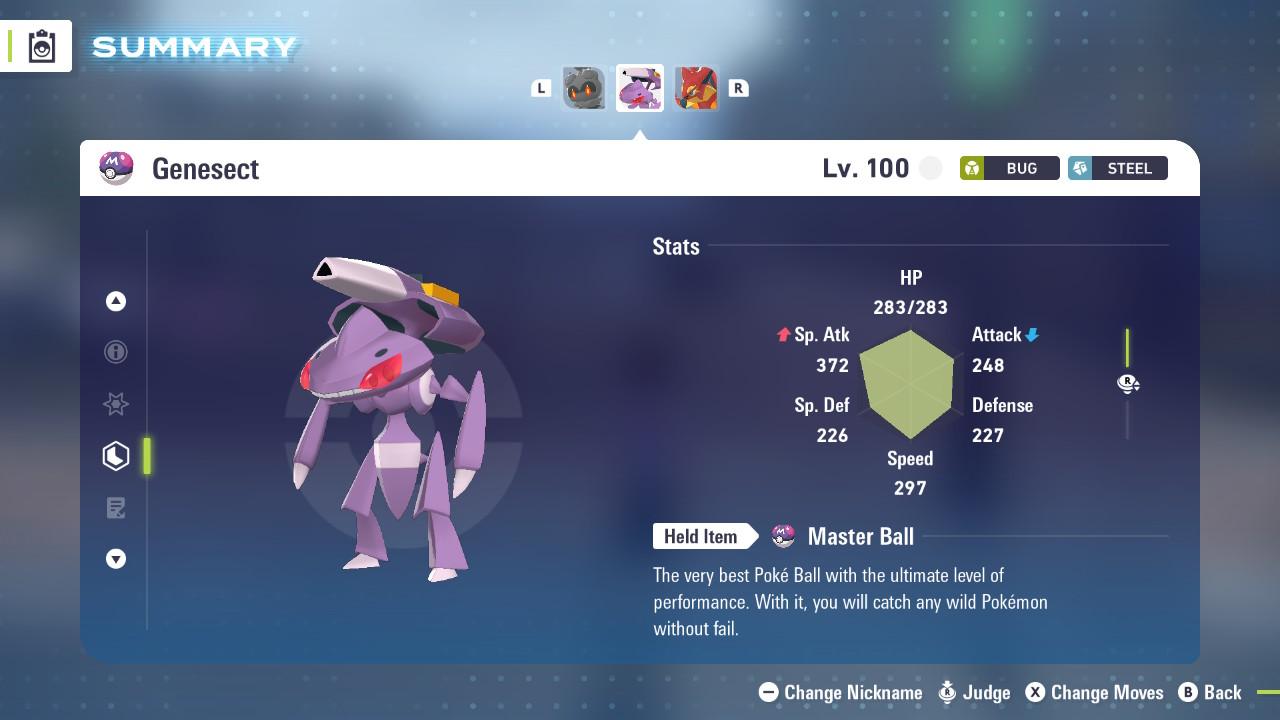Image resolution: width=1280 pixels, height=720 pixels.
Task: Open the moves memo icon in the sidebar
Action: (x=115, y=508)
